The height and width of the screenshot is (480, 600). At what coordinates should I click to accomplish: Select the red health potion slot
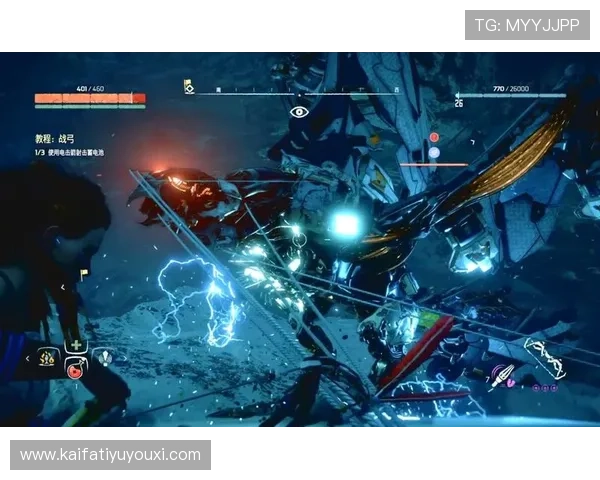point(74,371)
